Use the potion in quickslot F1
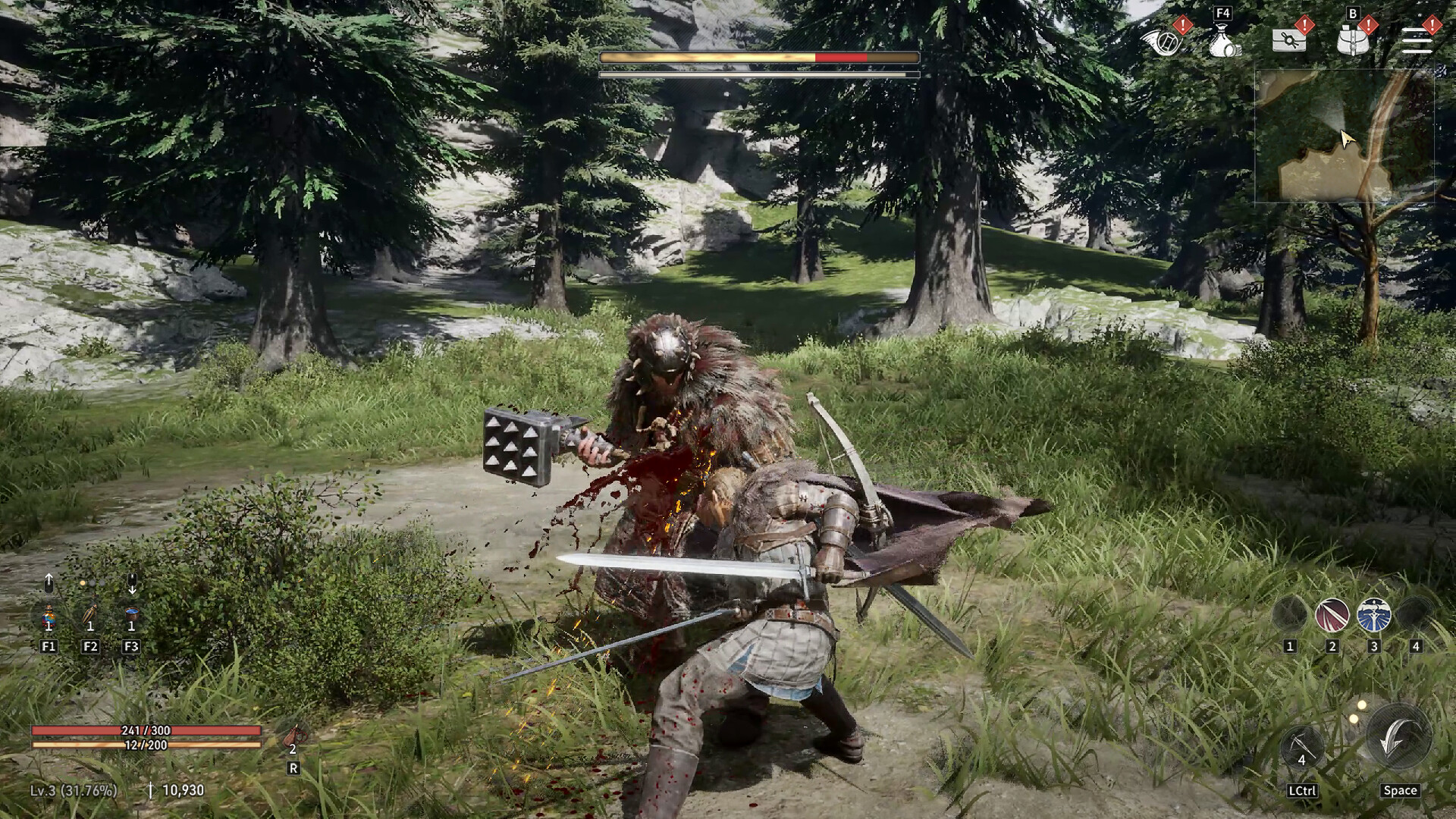 click(x=48, y=616)
